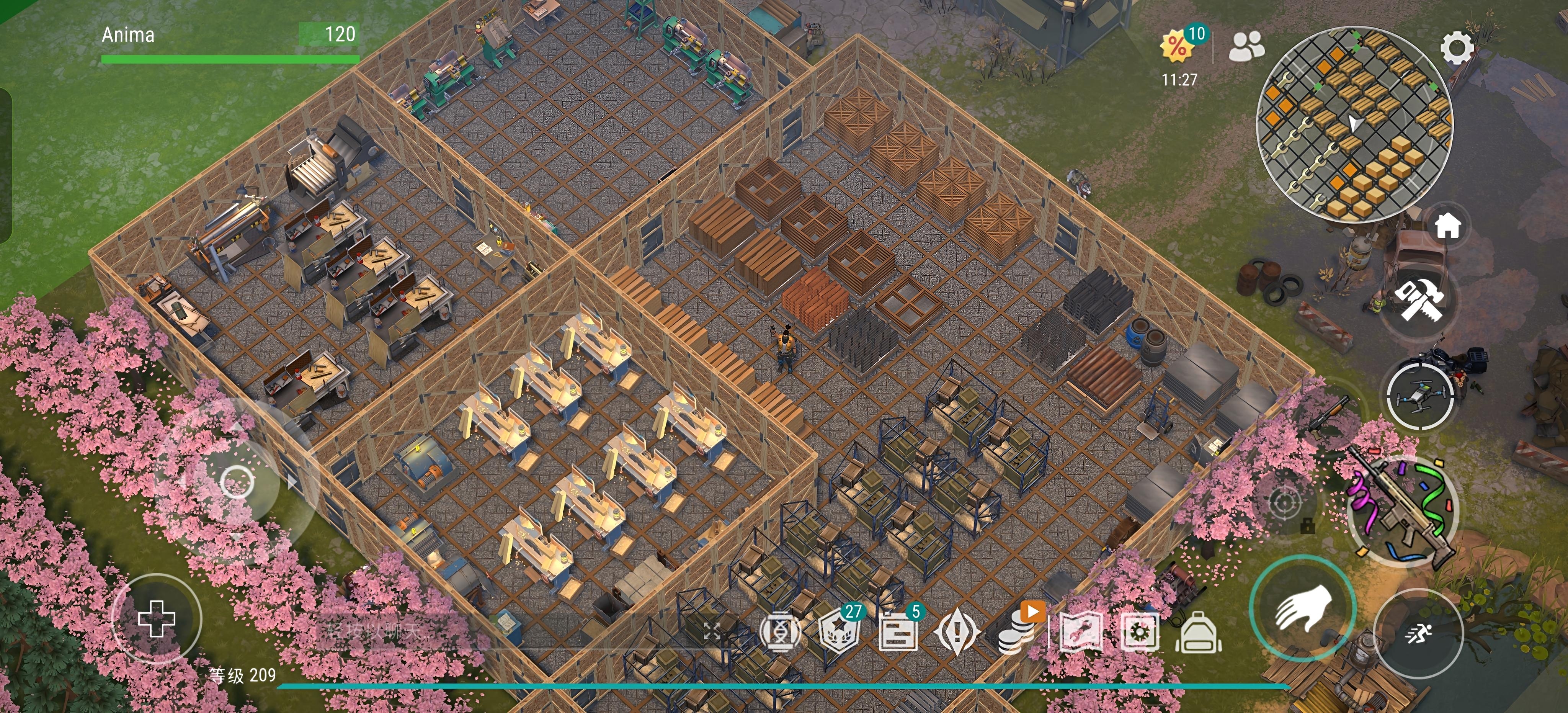Open the circular minimap
This screenshot has height=713, width=1568.
click(1354, 124)
